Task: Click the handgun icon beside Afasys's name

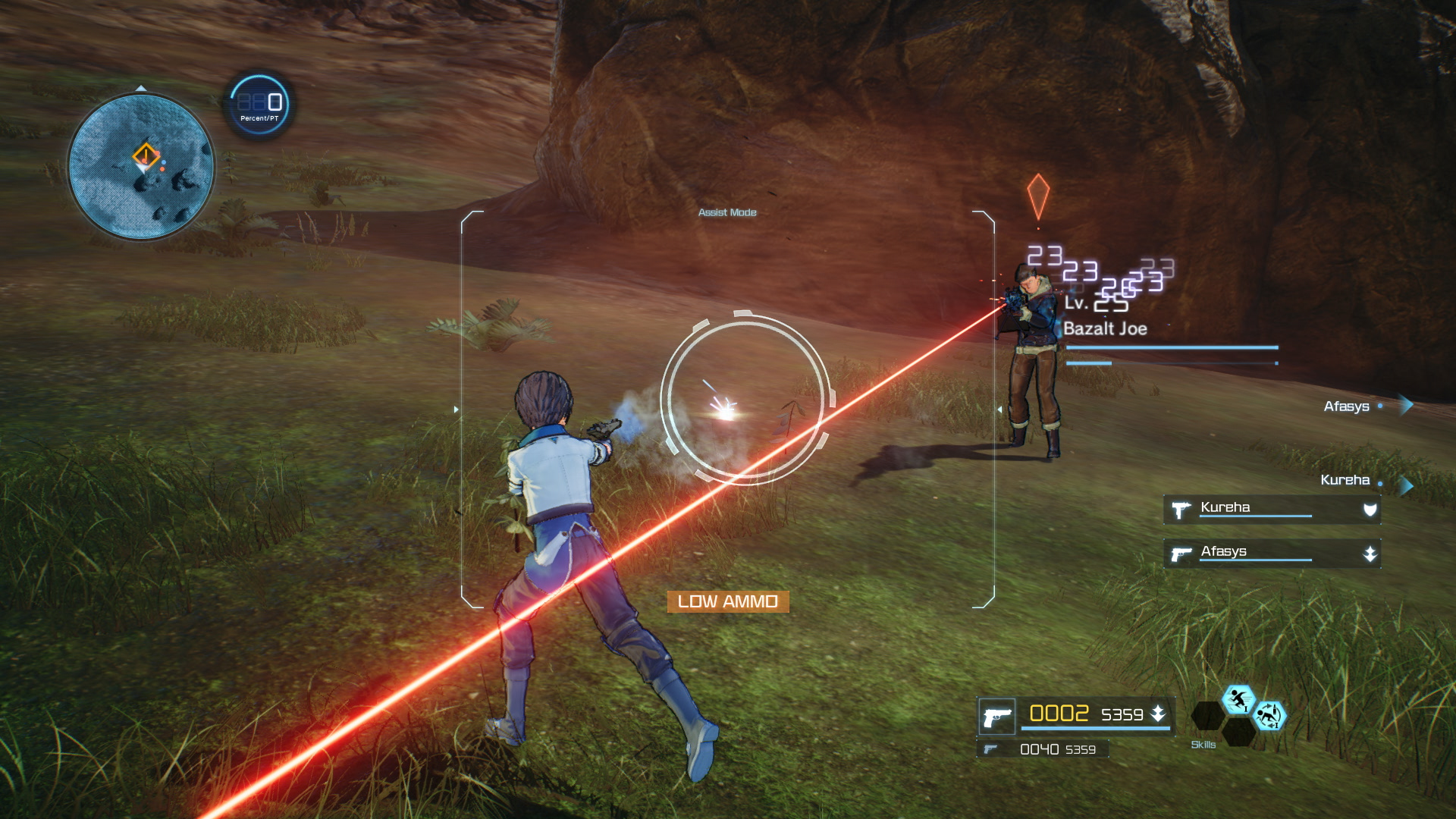Action: pos(1183,554)
